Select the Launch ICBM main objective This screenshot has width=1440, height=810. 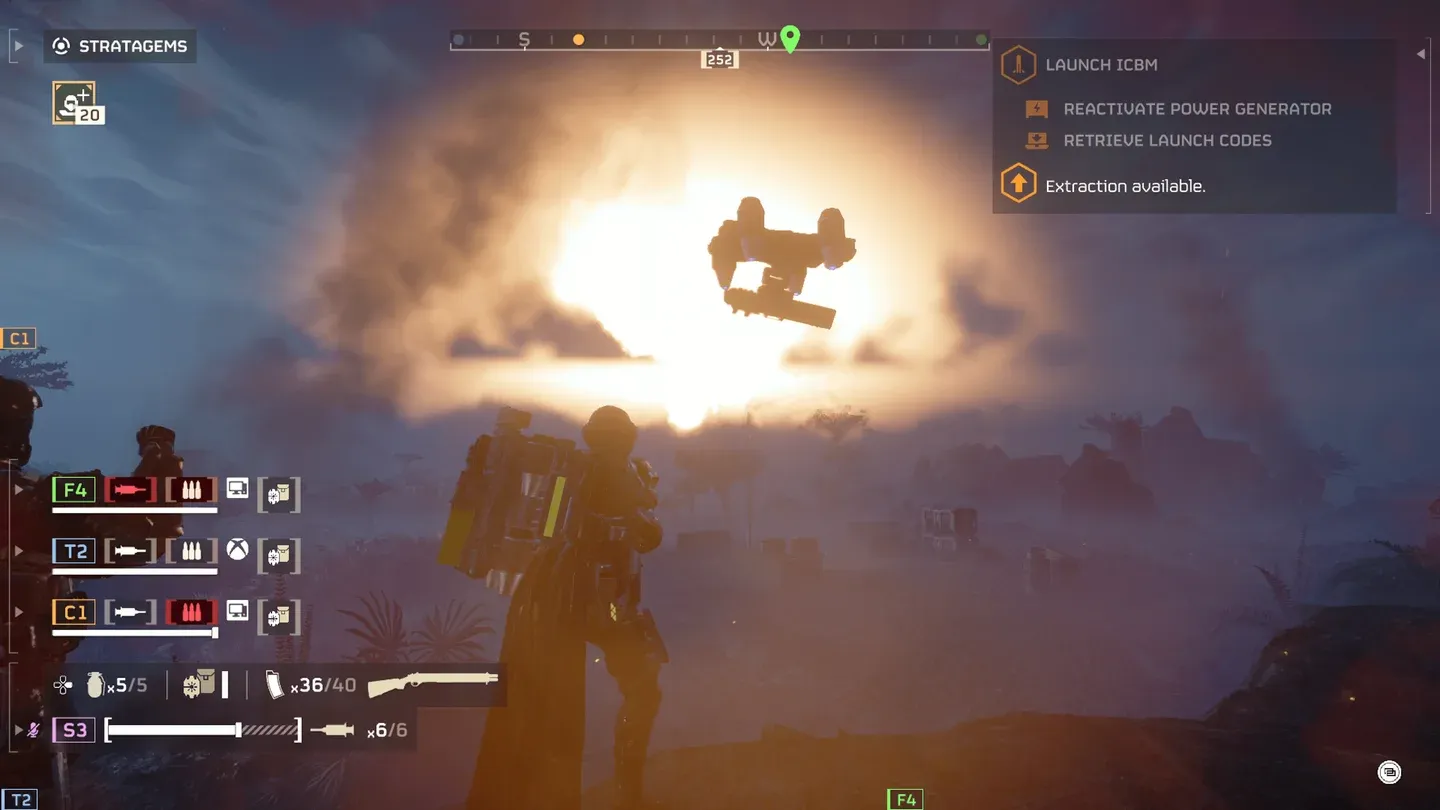click(1100, 65)
